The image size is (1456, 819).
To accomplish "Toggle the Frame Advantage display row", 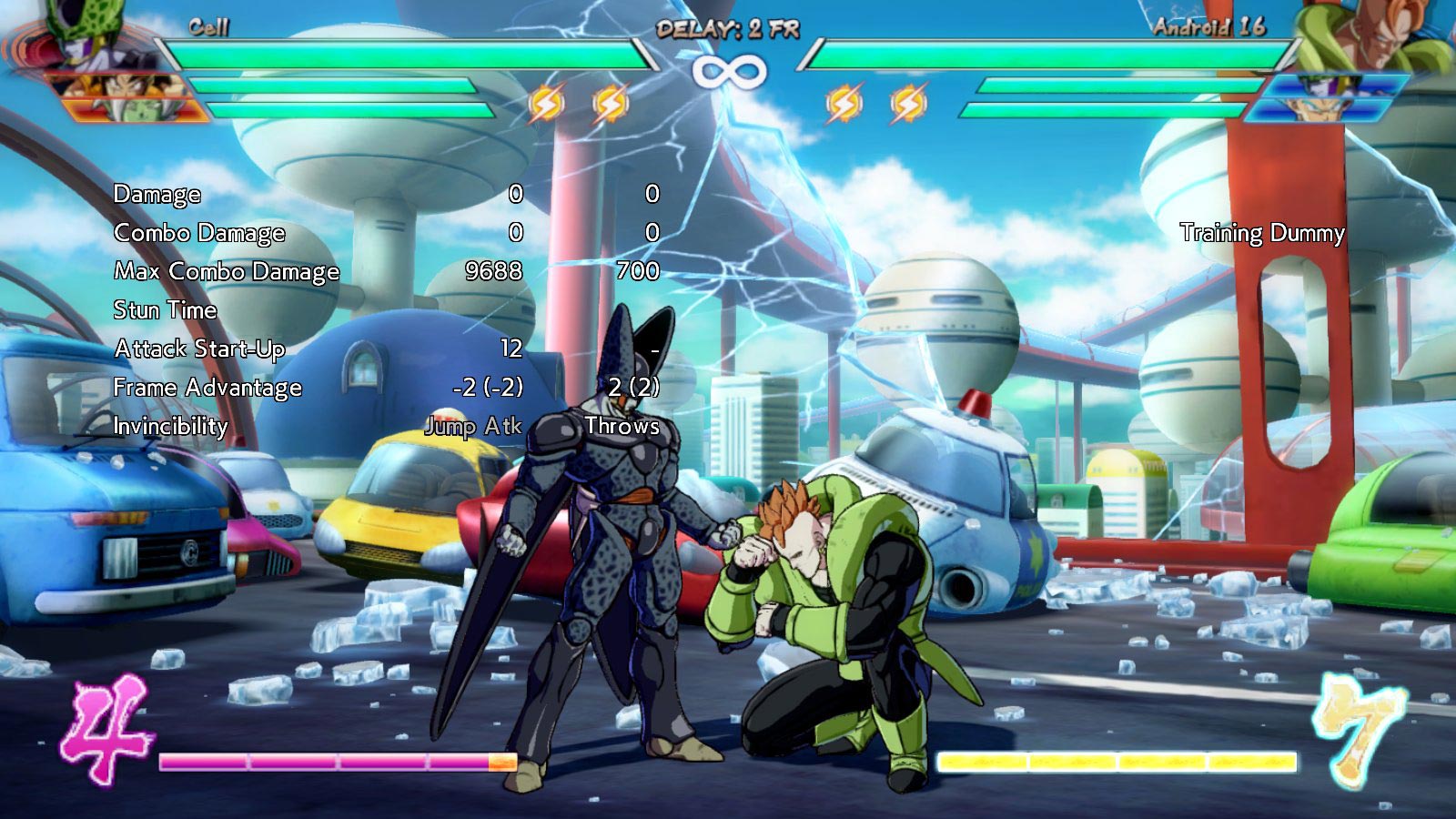I will pos(208,388).
